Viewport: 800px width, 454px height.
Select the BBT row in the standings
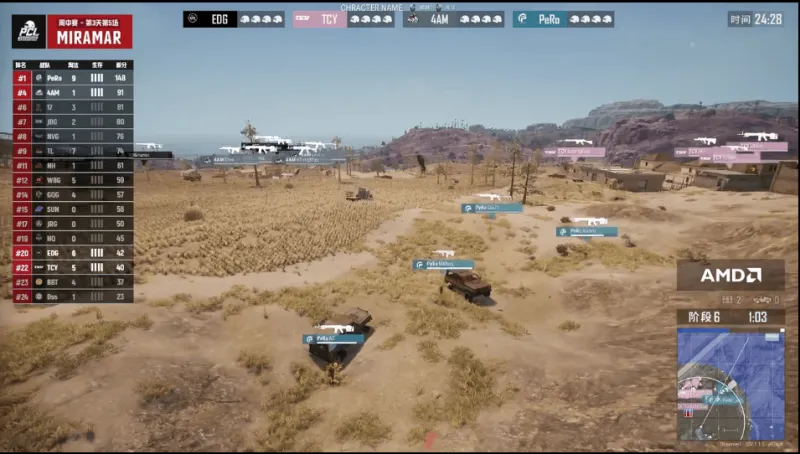(72, 282)
